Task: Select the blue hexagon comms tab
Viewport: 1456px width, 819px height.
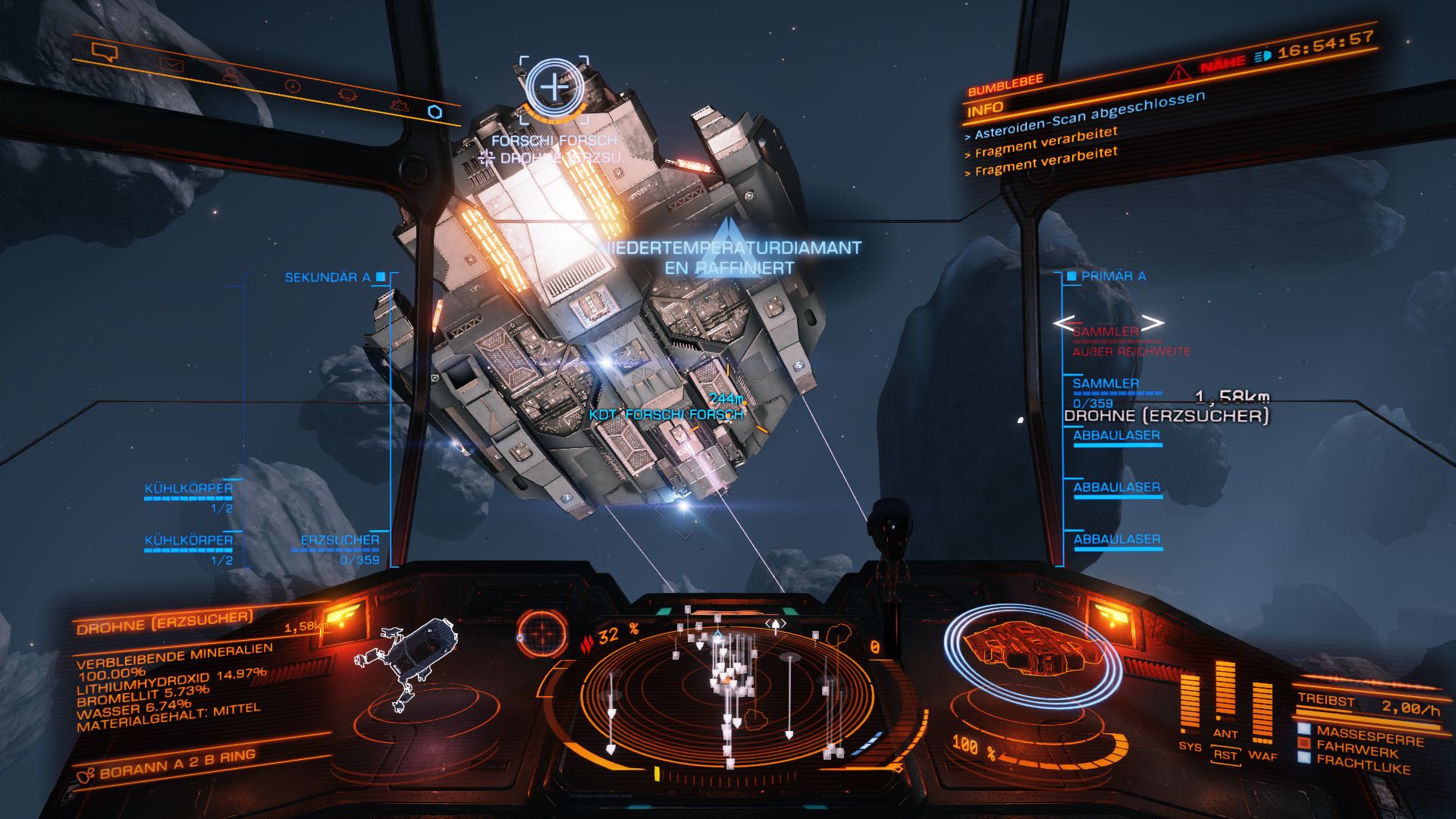Action: tap(435, 112)
